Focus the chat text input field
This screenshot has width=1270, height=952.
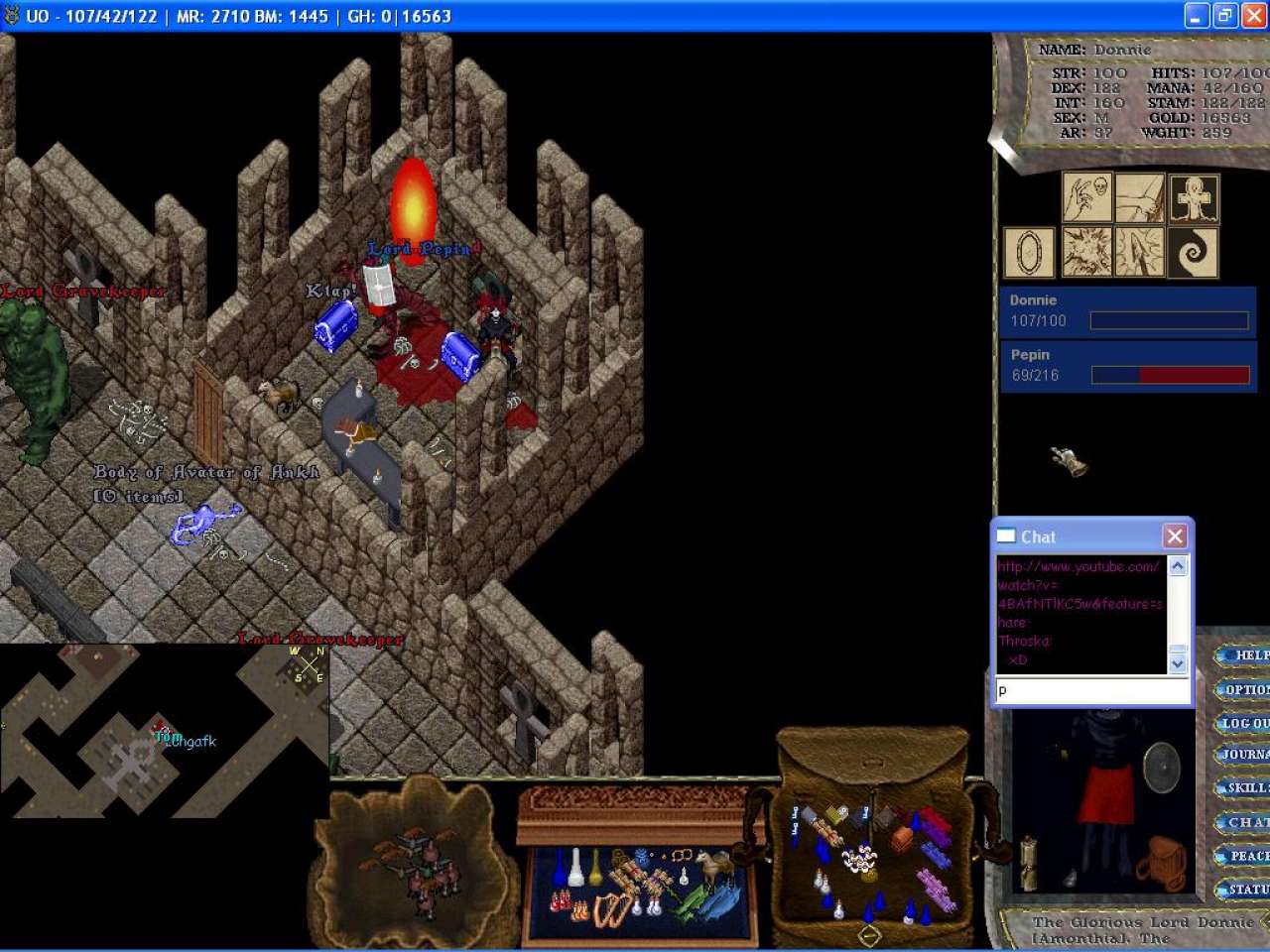click(x=1091, y=691)
